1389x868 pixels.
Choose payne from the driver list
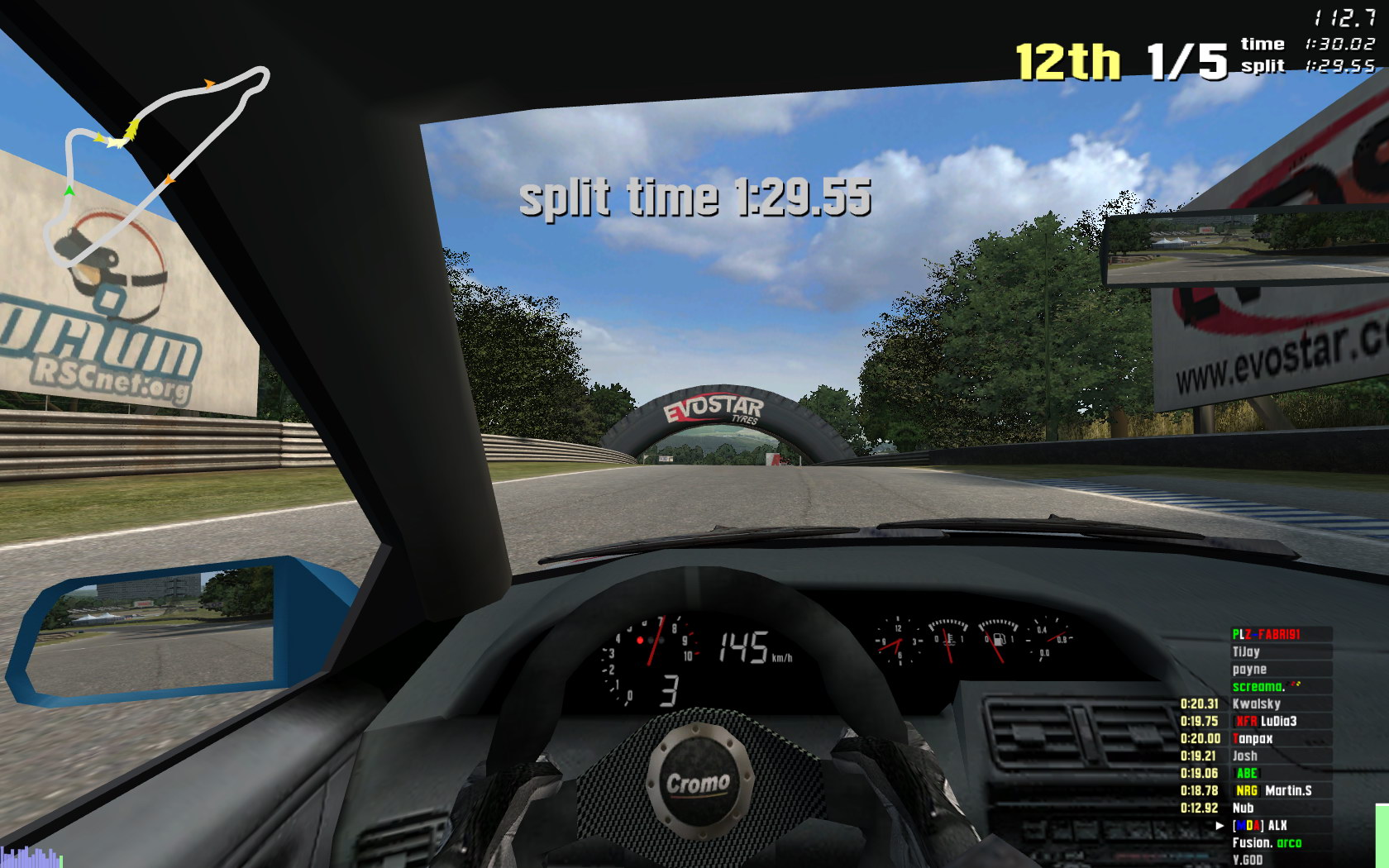click(x=1249, y=669)
